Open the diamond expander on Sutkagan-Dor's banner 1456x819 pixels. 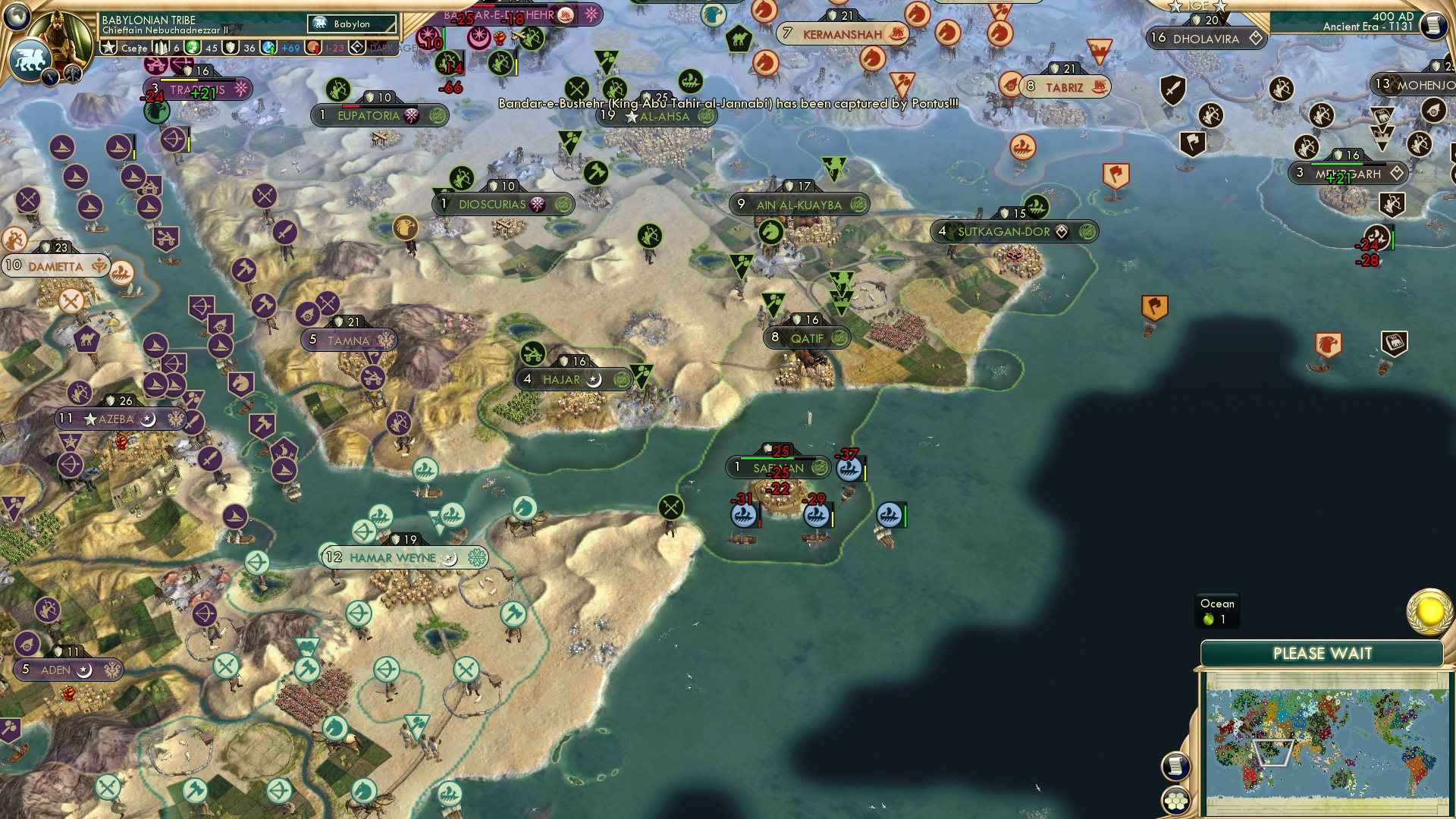pyautogui.click(x=1060, y=232)
